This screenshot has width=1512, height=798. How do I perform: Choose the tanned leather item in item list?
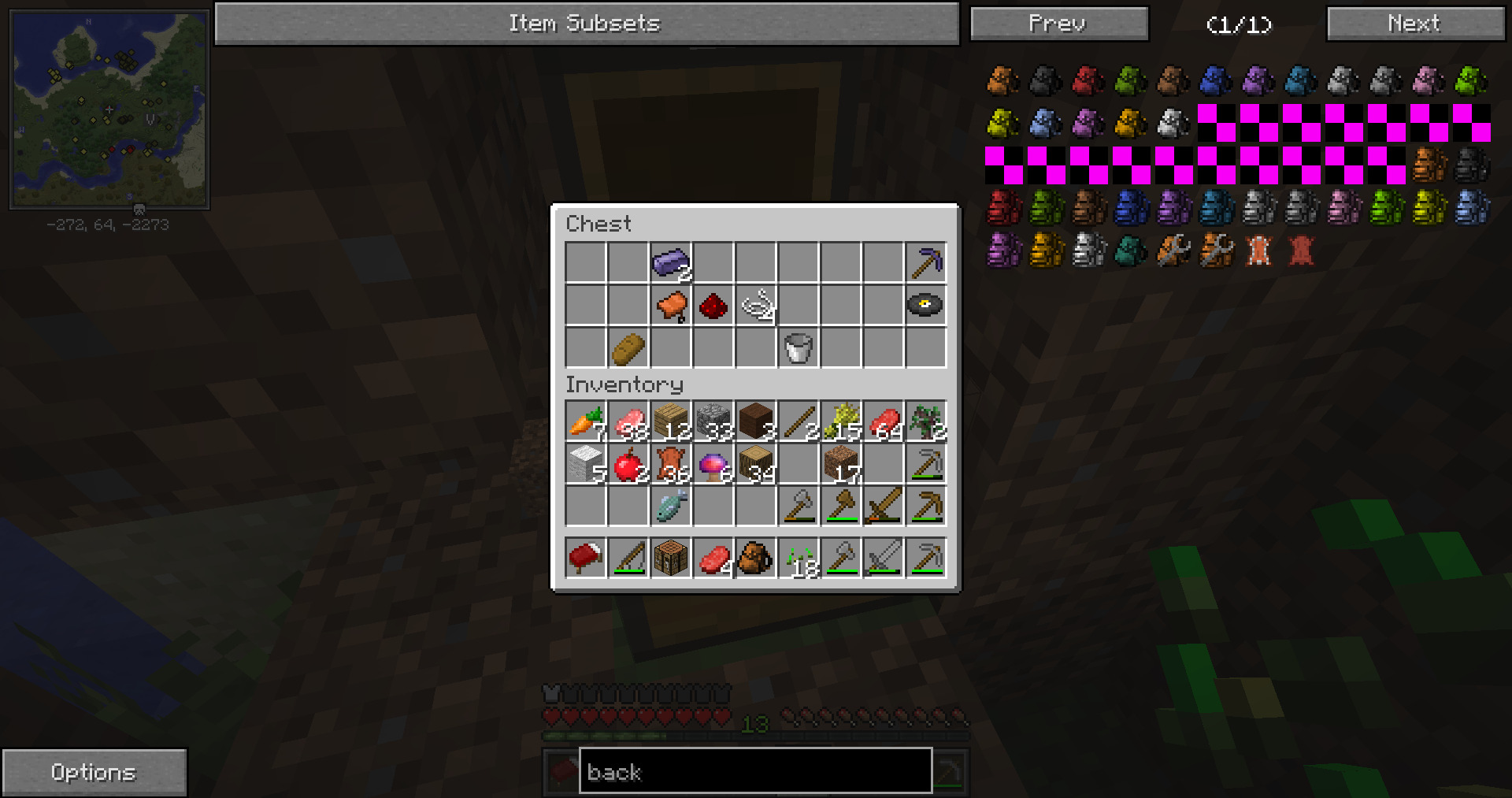point(1258,251)
